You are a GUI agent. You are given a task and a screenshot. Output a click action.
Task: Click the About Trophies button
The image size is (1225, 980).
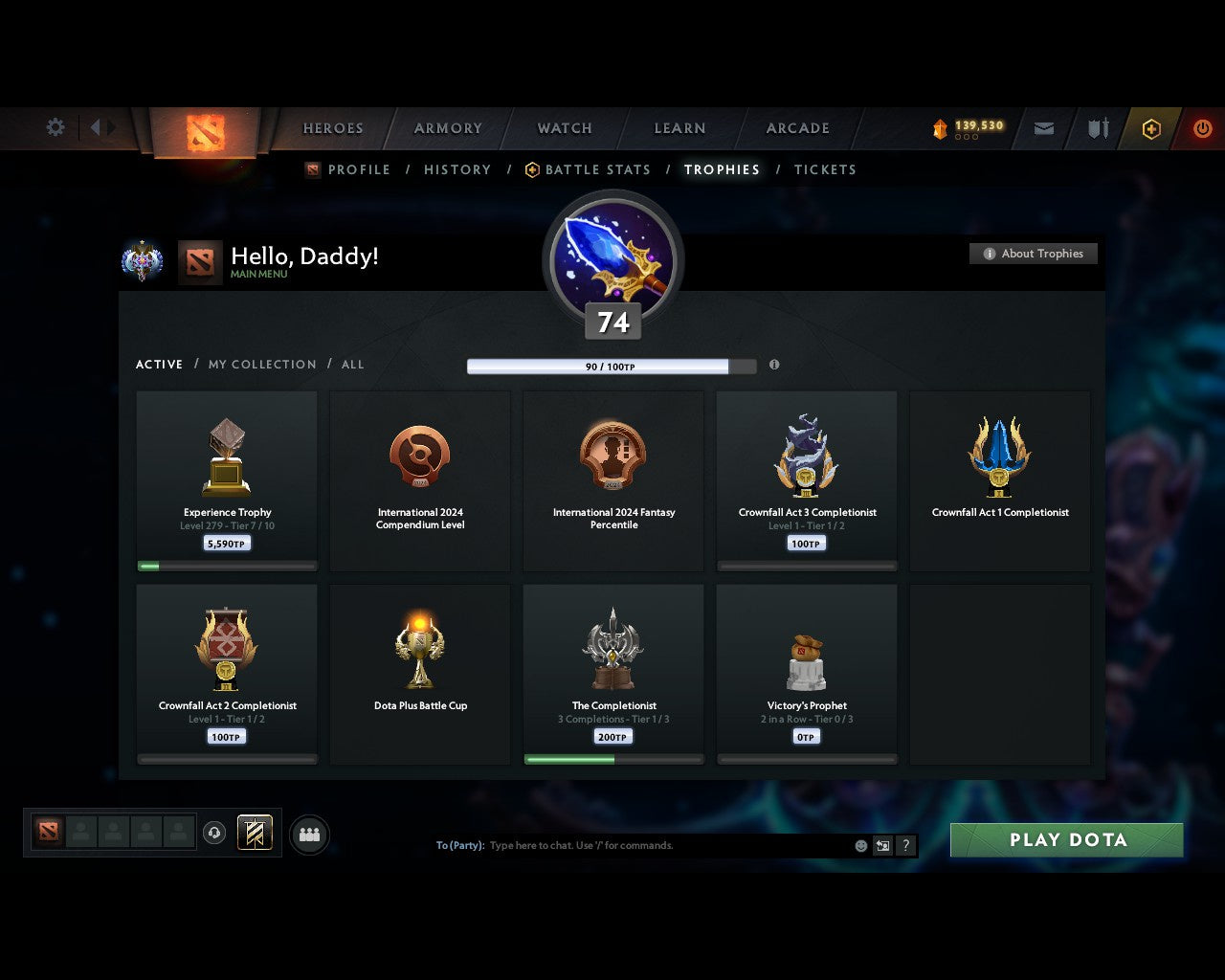1034,254
